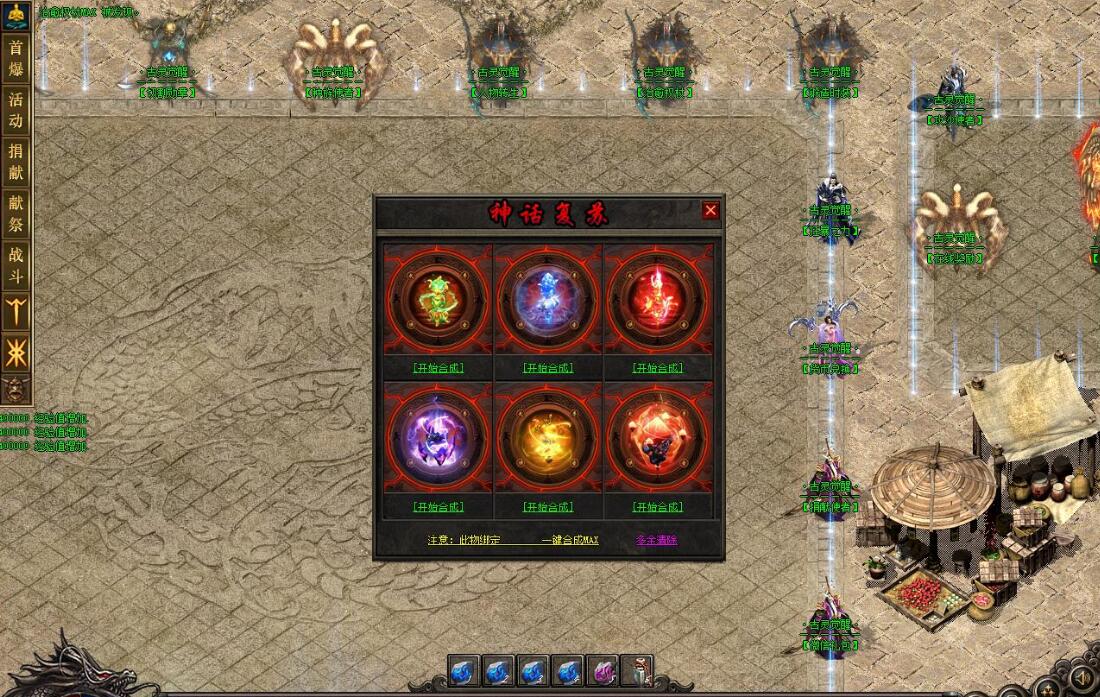Toggle the sound speaker button

coord(1082,680)
